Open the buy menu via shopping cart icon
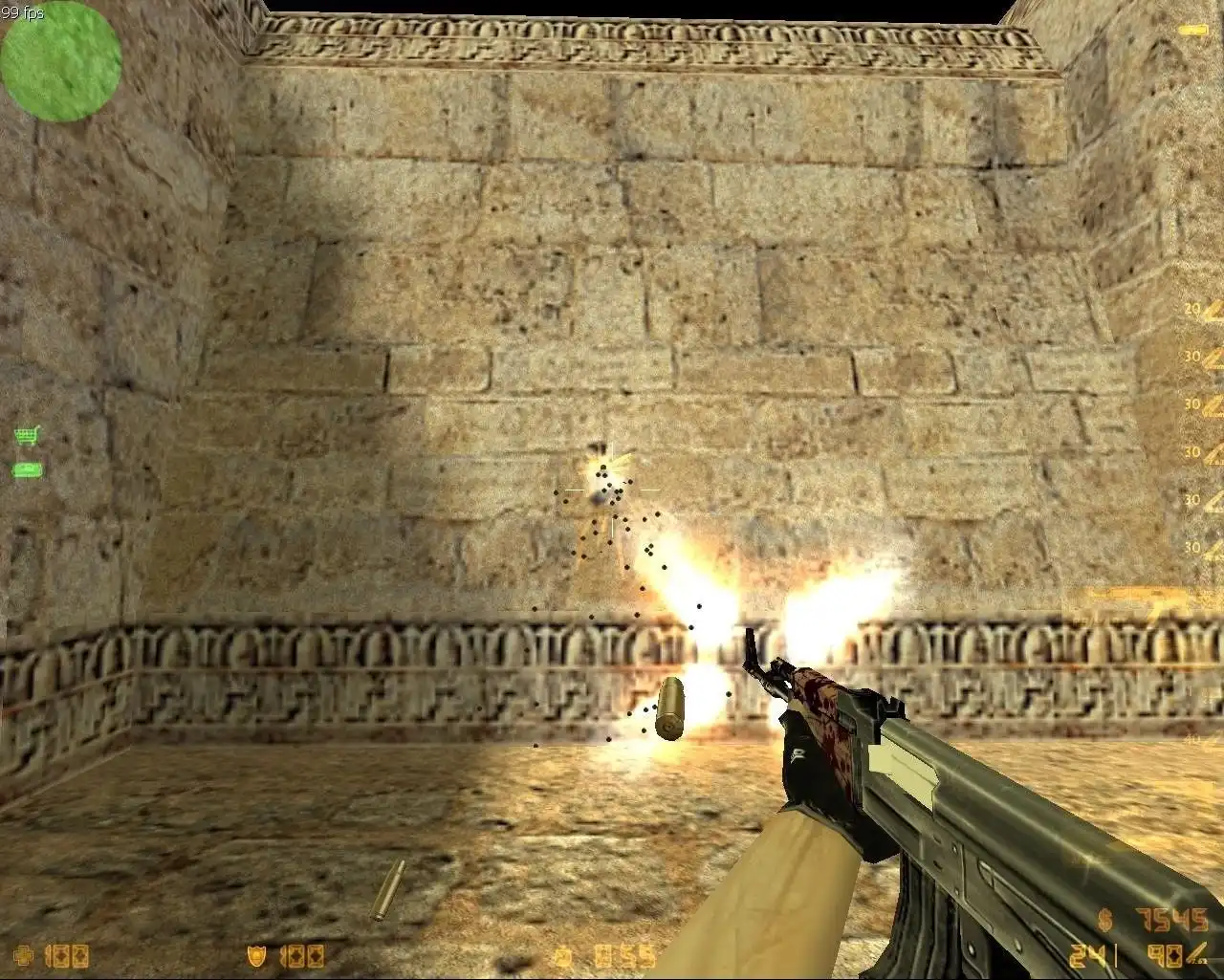 click(27, 436)
